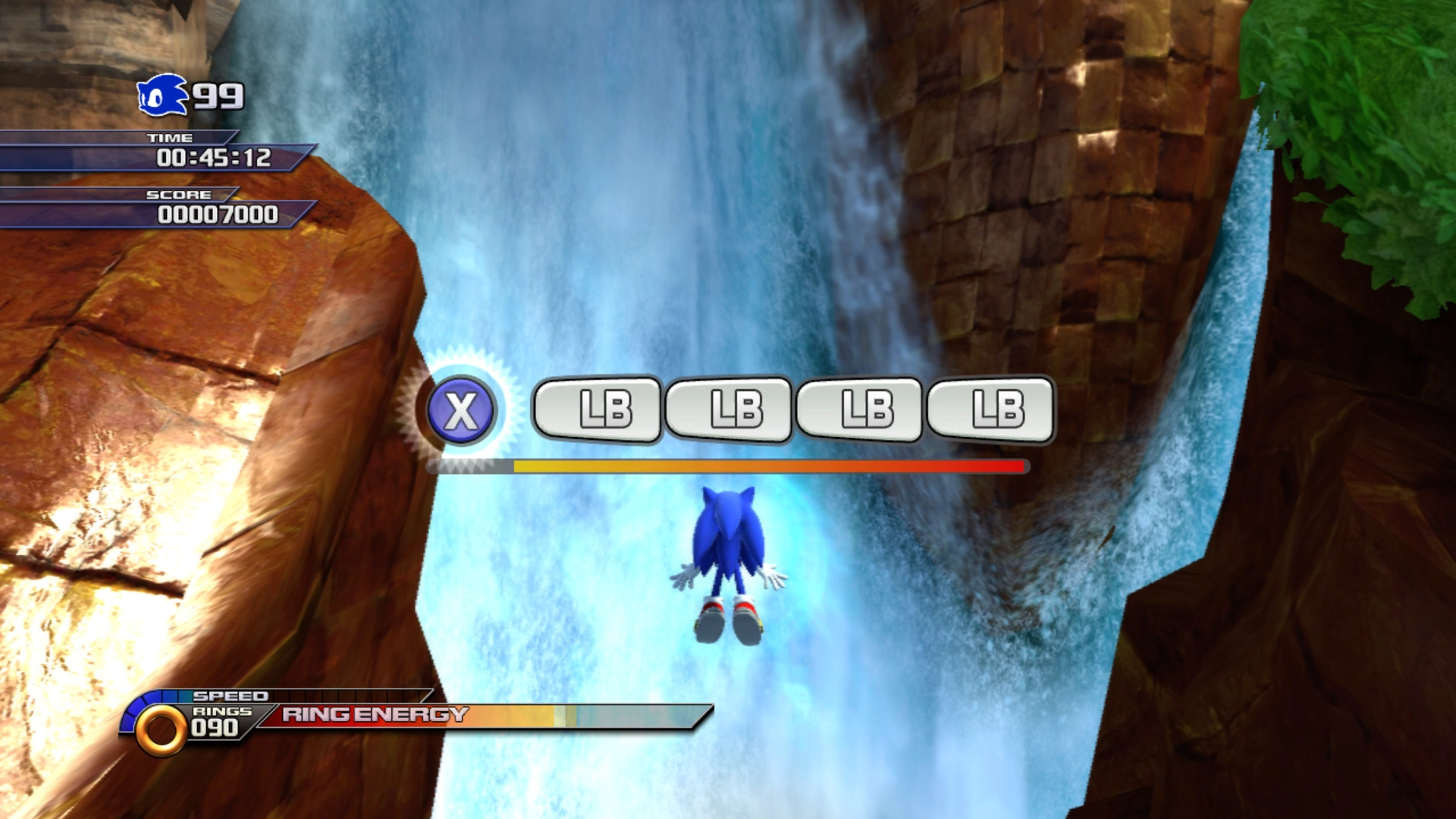Viewport: 1456px width, 819px height.
Task: Click Sonic falling down the waterfall
Action: click(x=728, y=565)
